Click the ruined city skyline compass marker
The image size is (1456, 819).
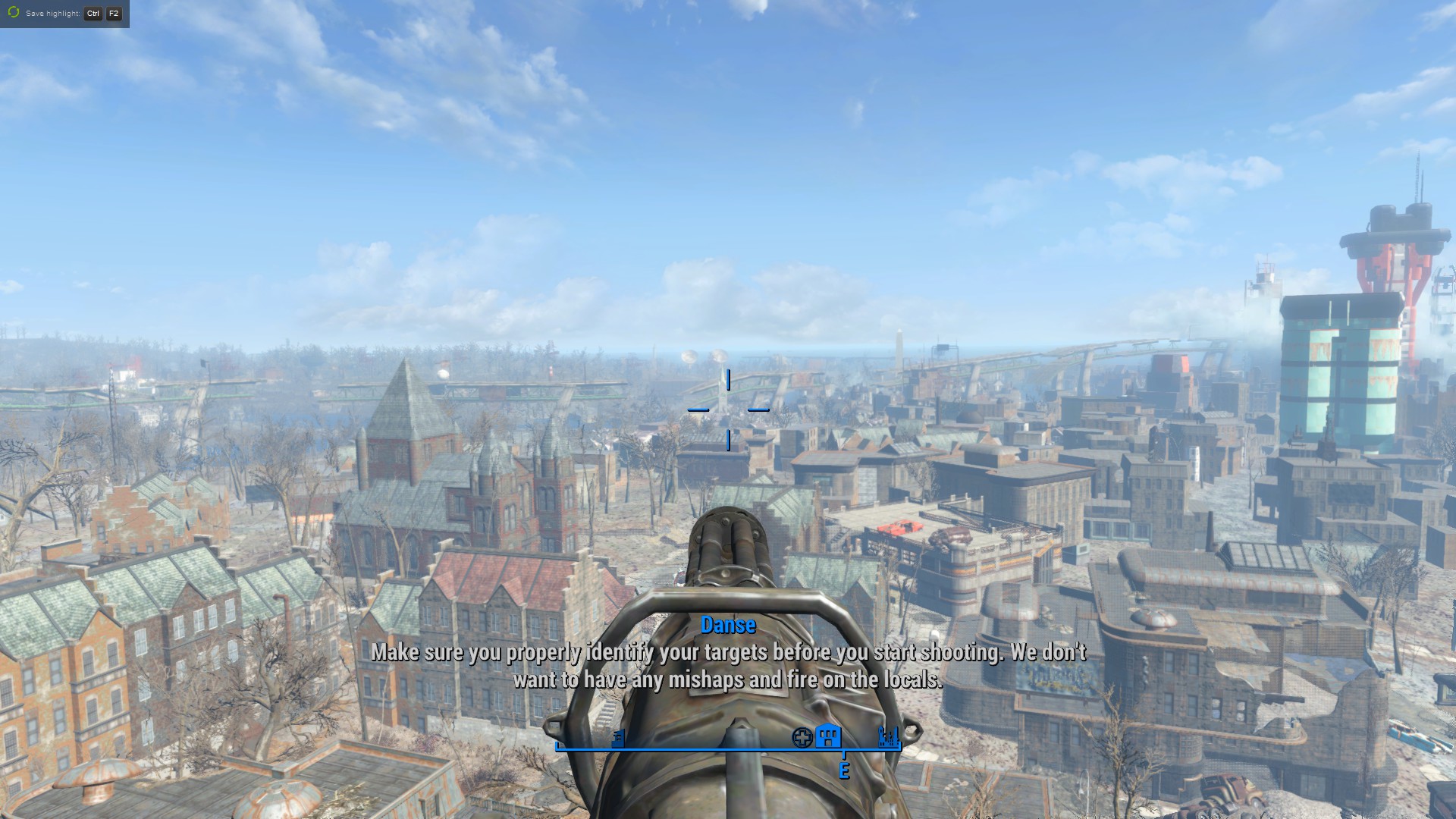pos(888,736)
